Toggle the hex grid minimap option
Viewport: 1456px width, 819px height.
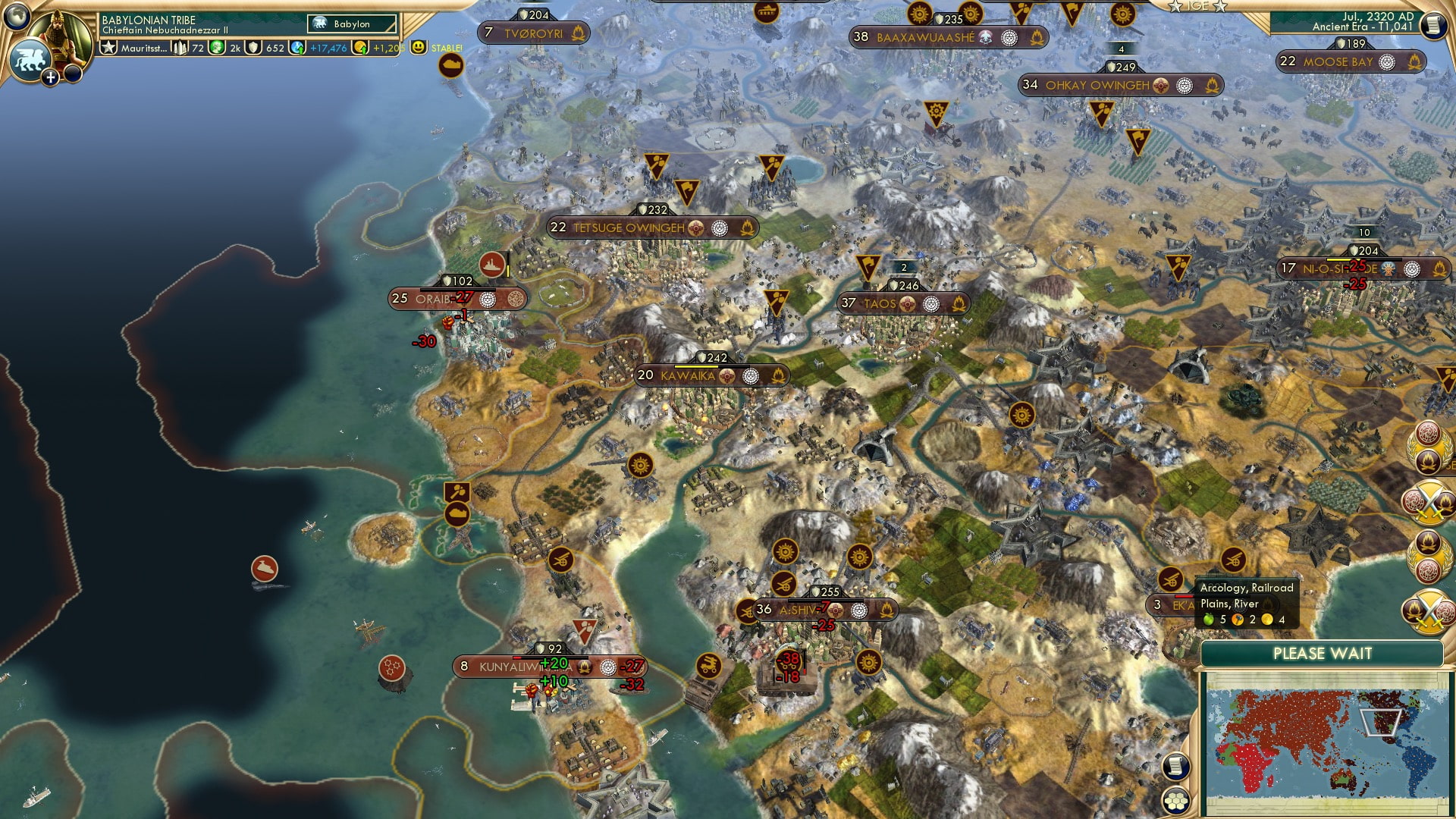click(1175, 801)
